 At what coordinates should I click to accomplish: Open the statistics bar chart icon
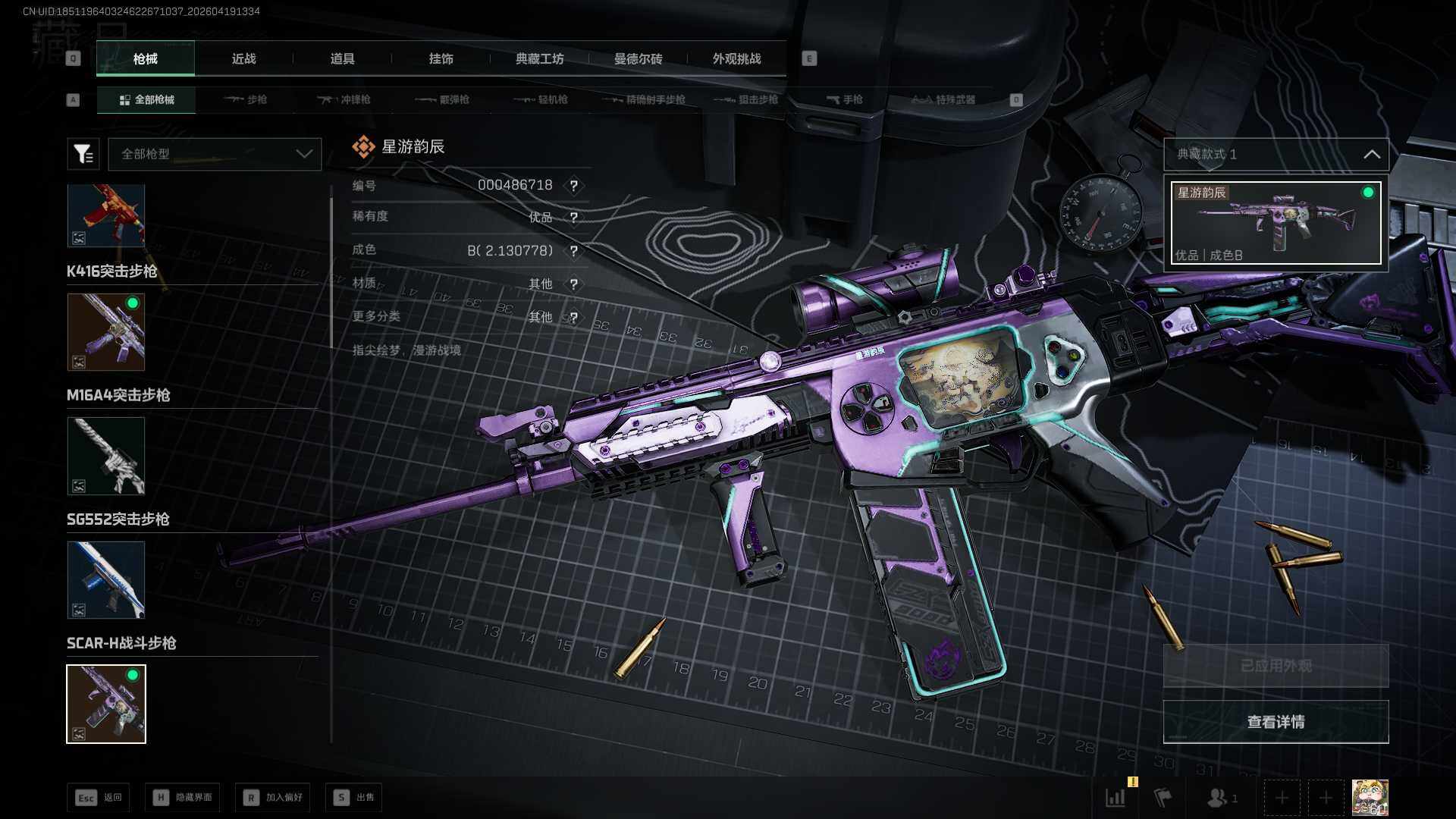pos(1116,798)
